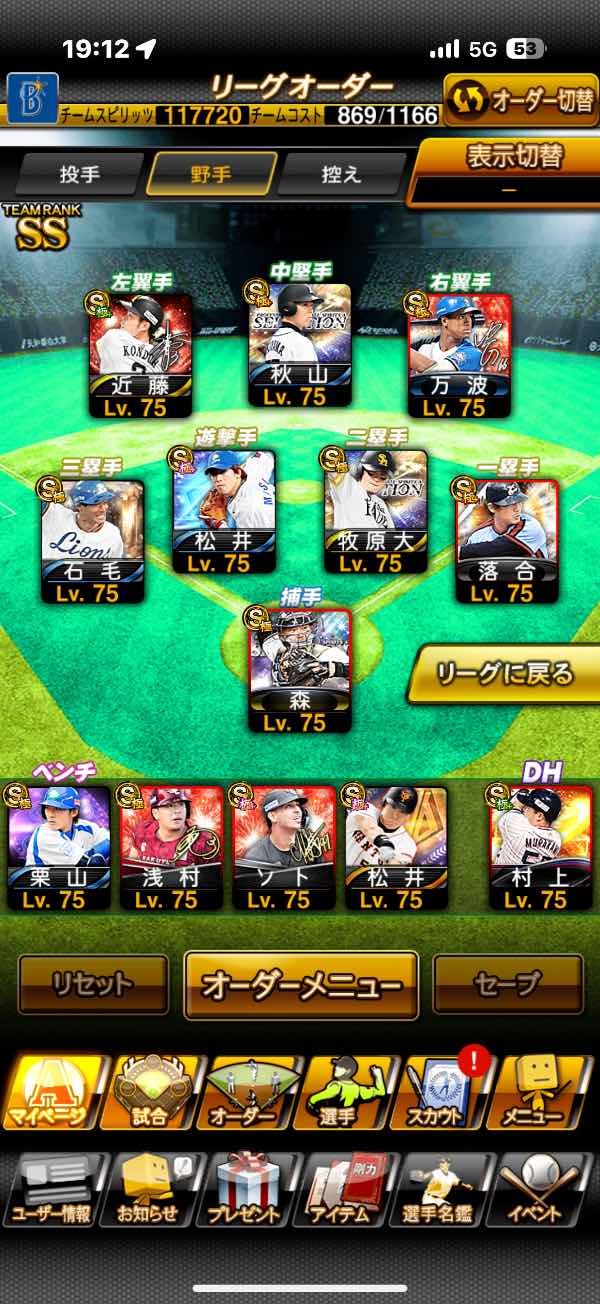Screen dimensions: 600x1304
Task: Select left fielder 近藤 card
Action: coord(140,354)
